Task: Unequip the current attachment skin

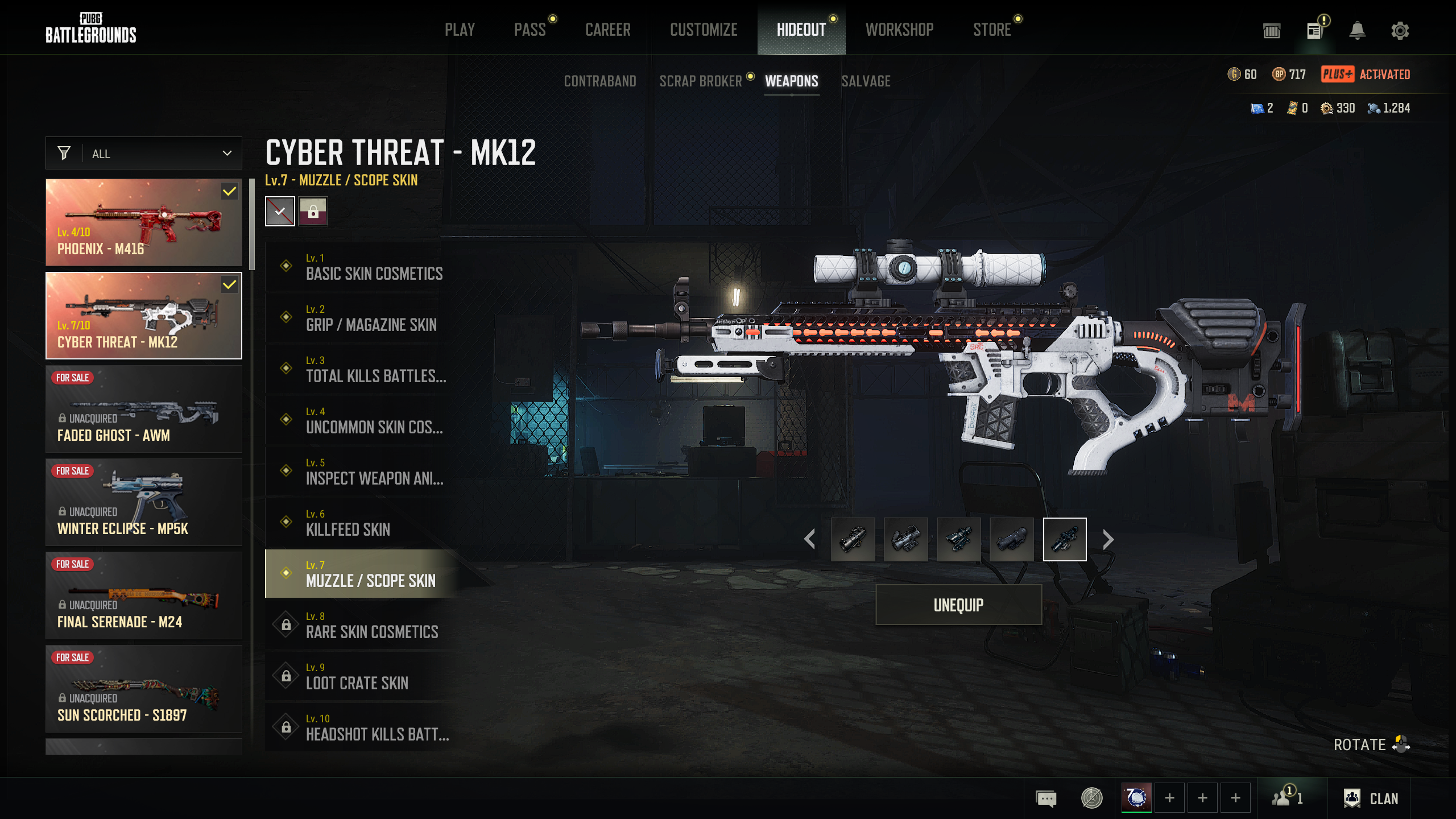Action: pyautogui.click(x=958, y=605)
